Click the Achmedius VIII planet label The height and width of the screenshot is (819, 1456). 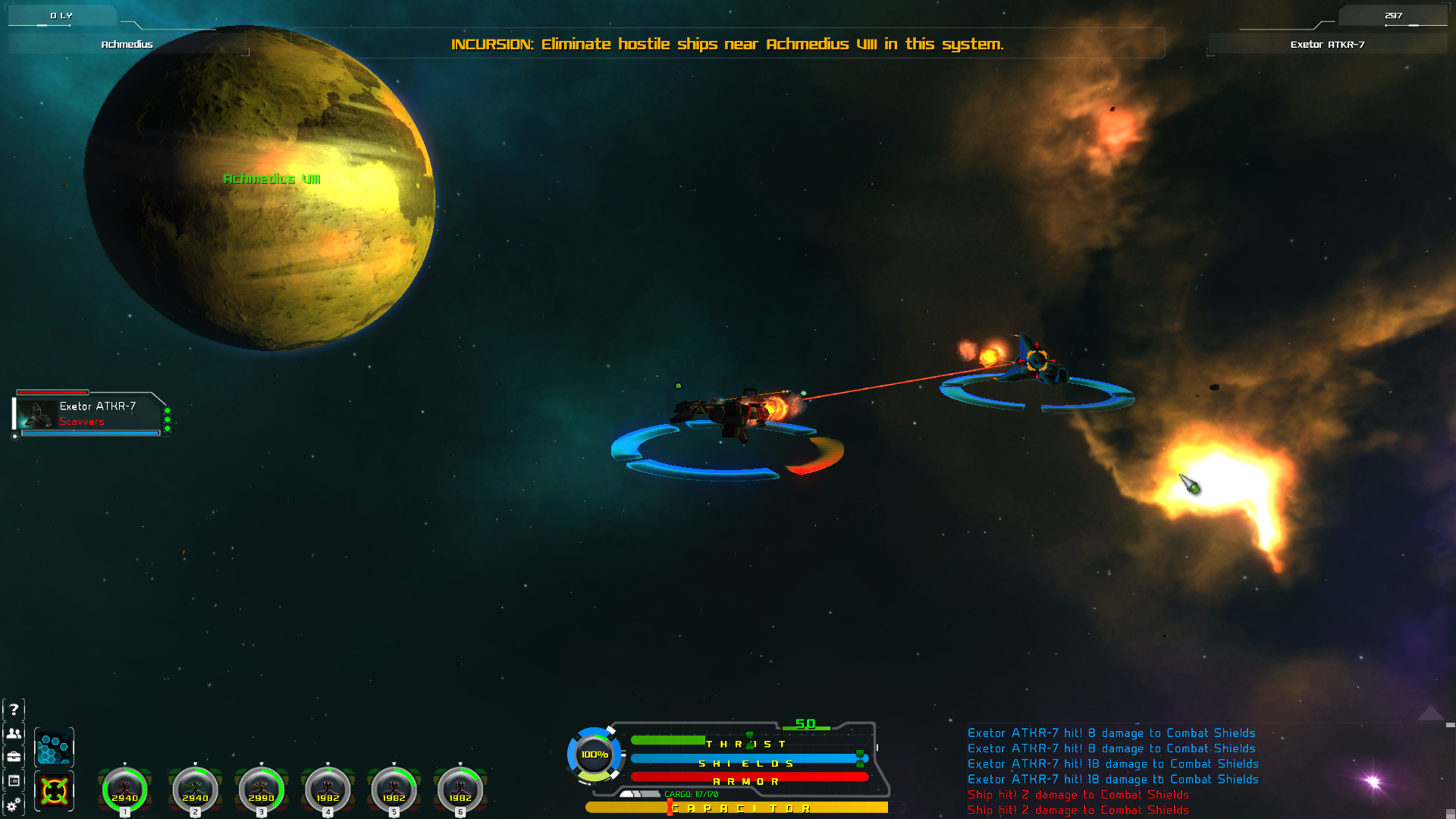point(272,180)
